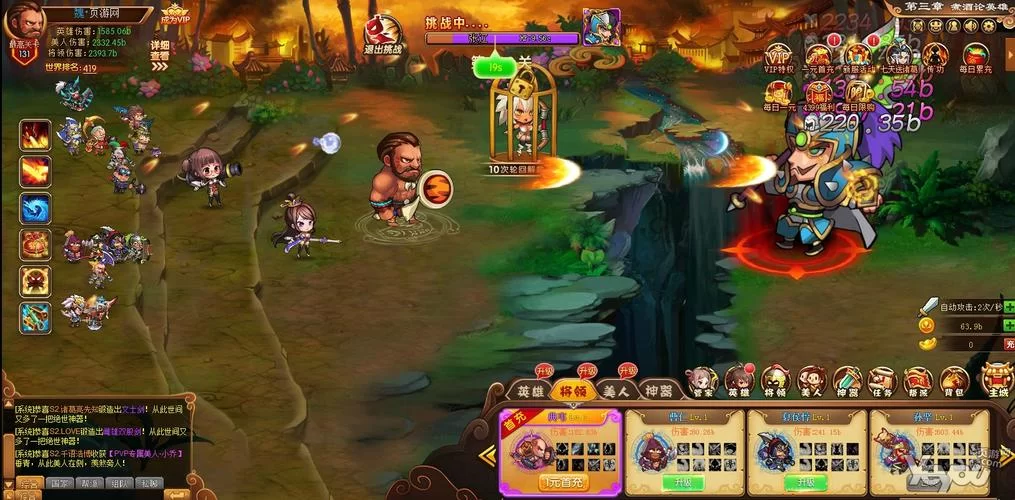Switch to the 美人 tab
The image size is (1015, 500).
pyautogui.click(x=615, y=391)
